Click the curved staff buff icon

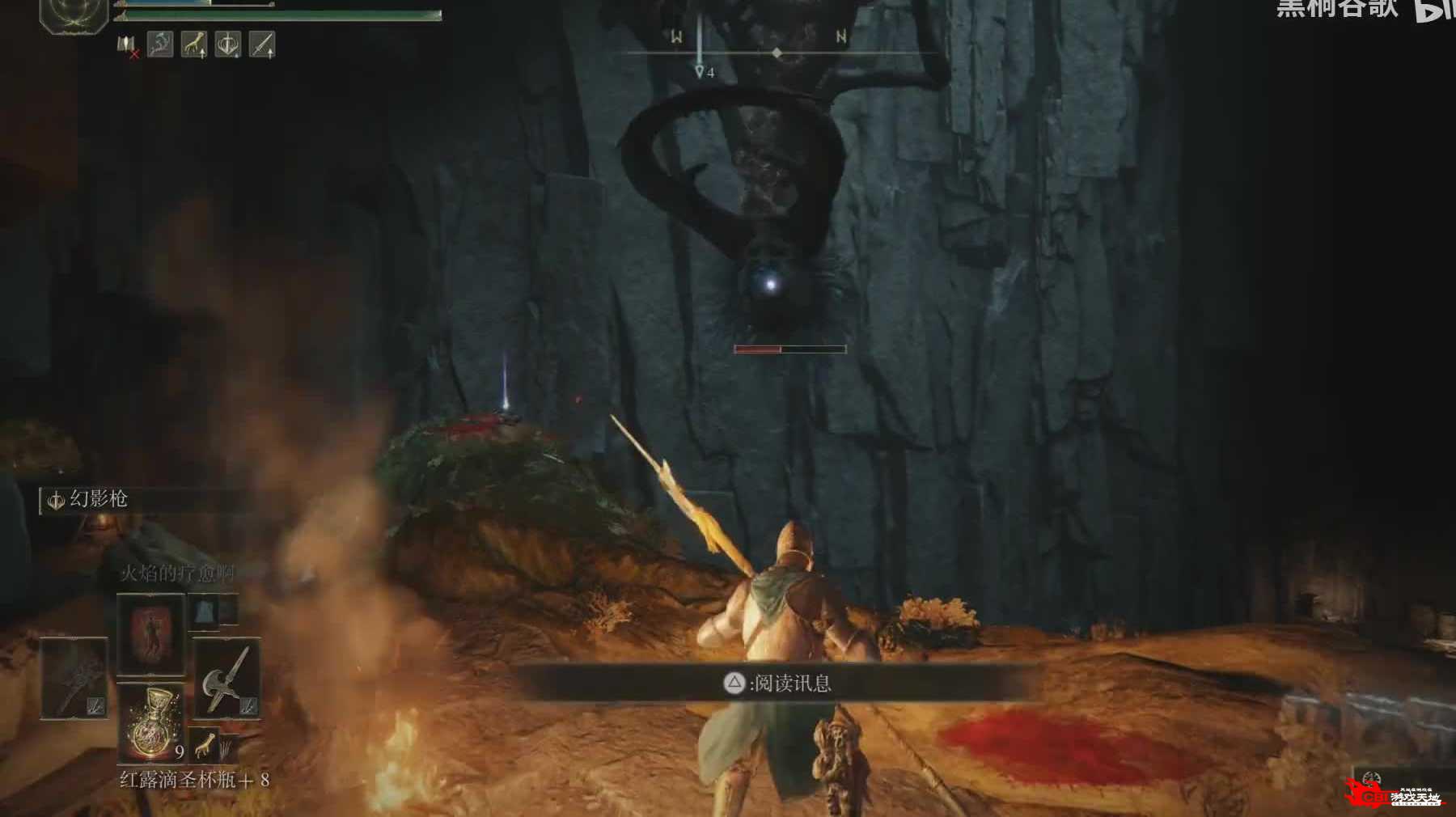click(x=160, y=44)
